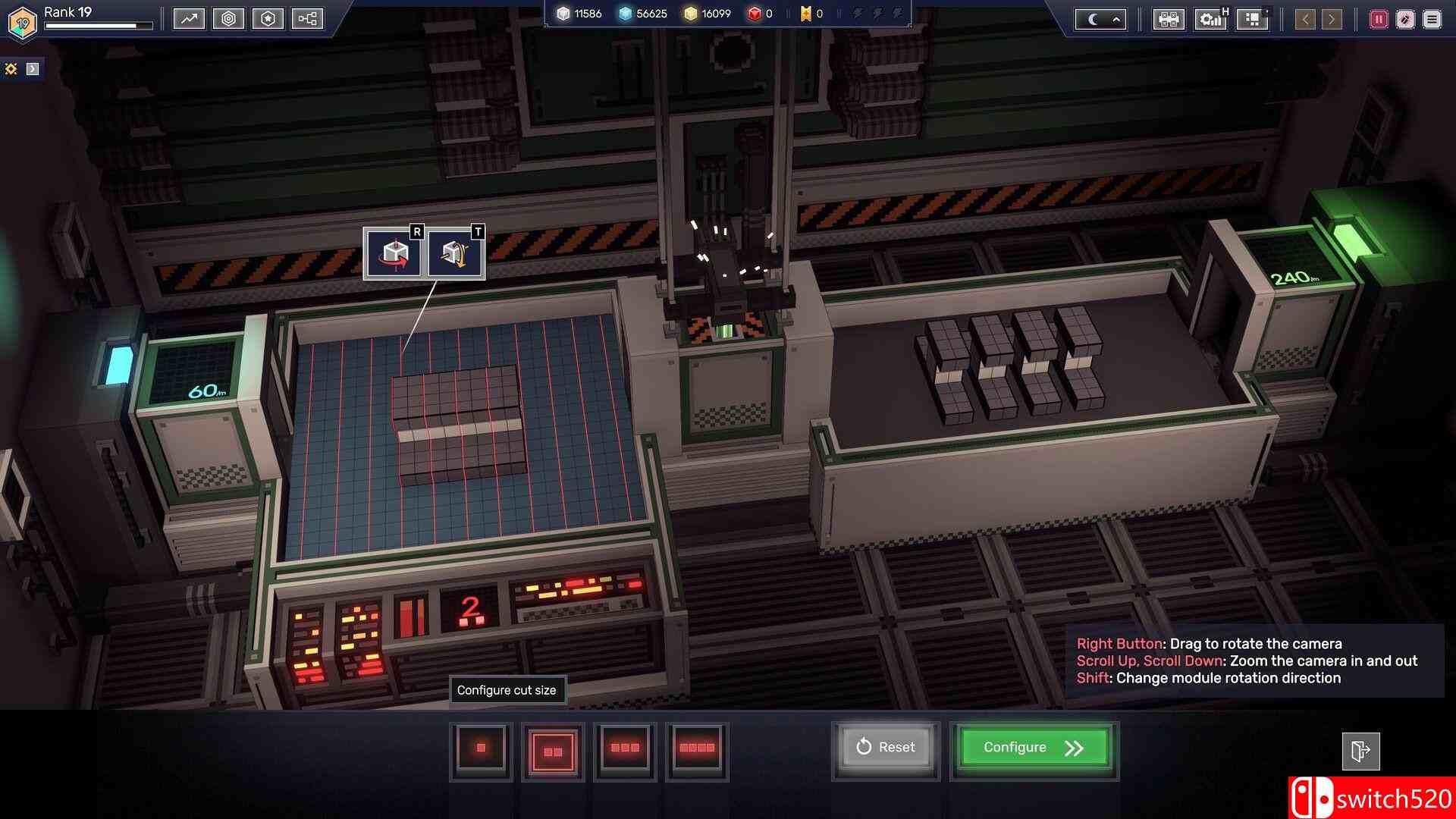Expand the chevron beside the moon toggle

[1114, 20]
